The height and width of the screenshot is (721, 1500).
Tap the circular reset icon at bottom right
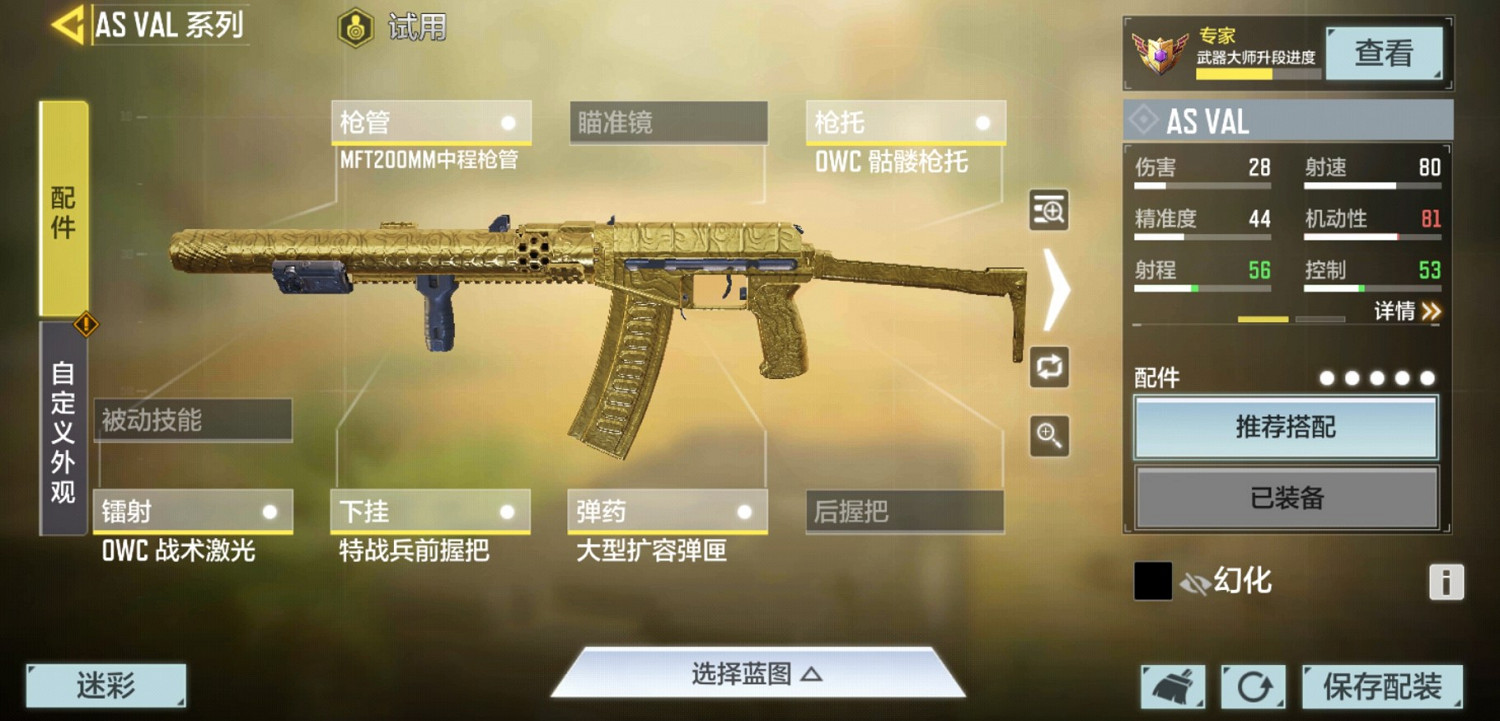pyautogui.click(x=1253, y=687)
